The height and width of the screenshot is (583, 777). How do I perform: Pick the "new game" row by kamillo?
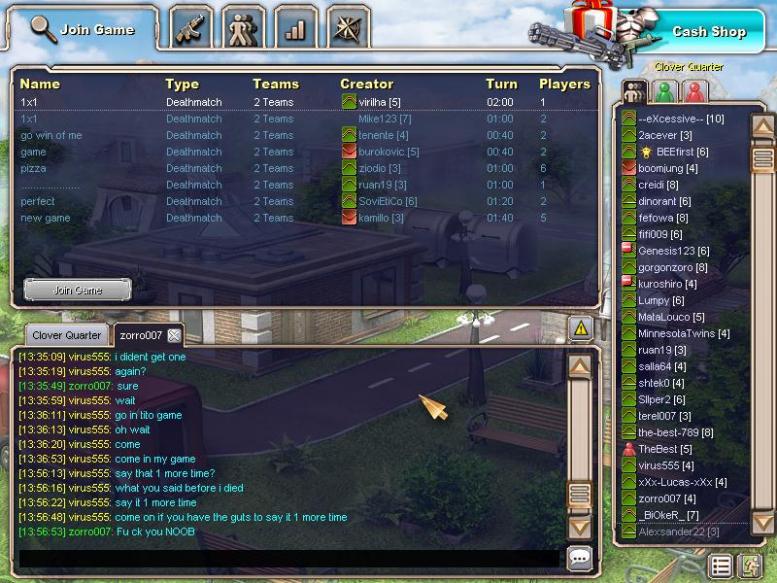point(45,218)
